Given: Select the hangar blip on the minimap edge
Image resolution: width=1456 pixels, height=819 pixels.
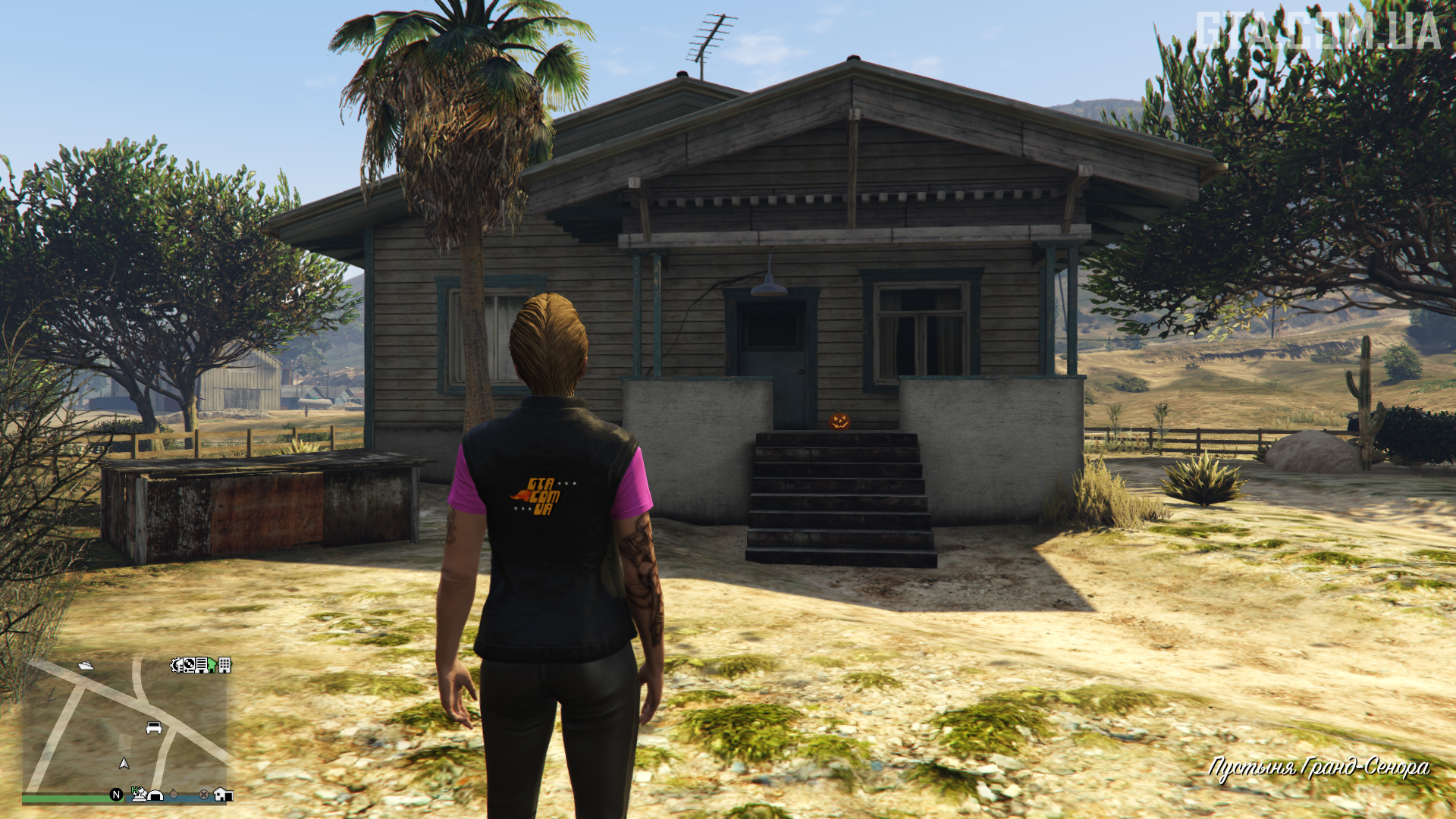Looking at the screenshot, I should pyautogui.click(x=155, y=795).
